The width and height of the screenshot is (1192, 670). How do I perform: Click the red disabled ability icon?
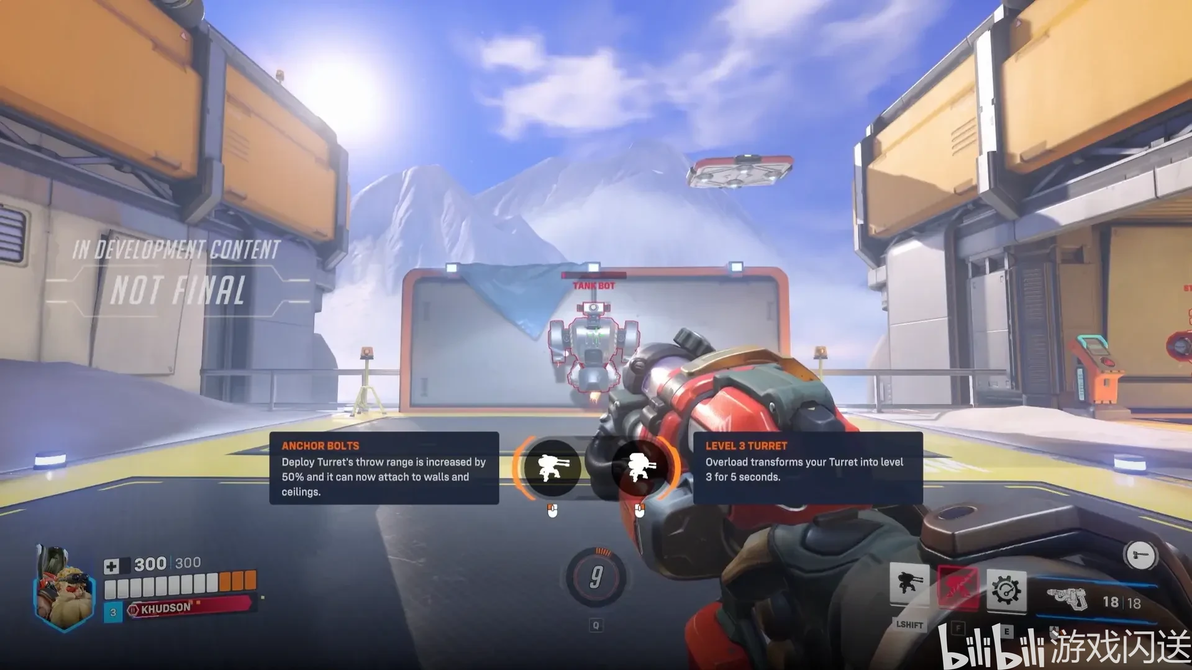[957, 587]
